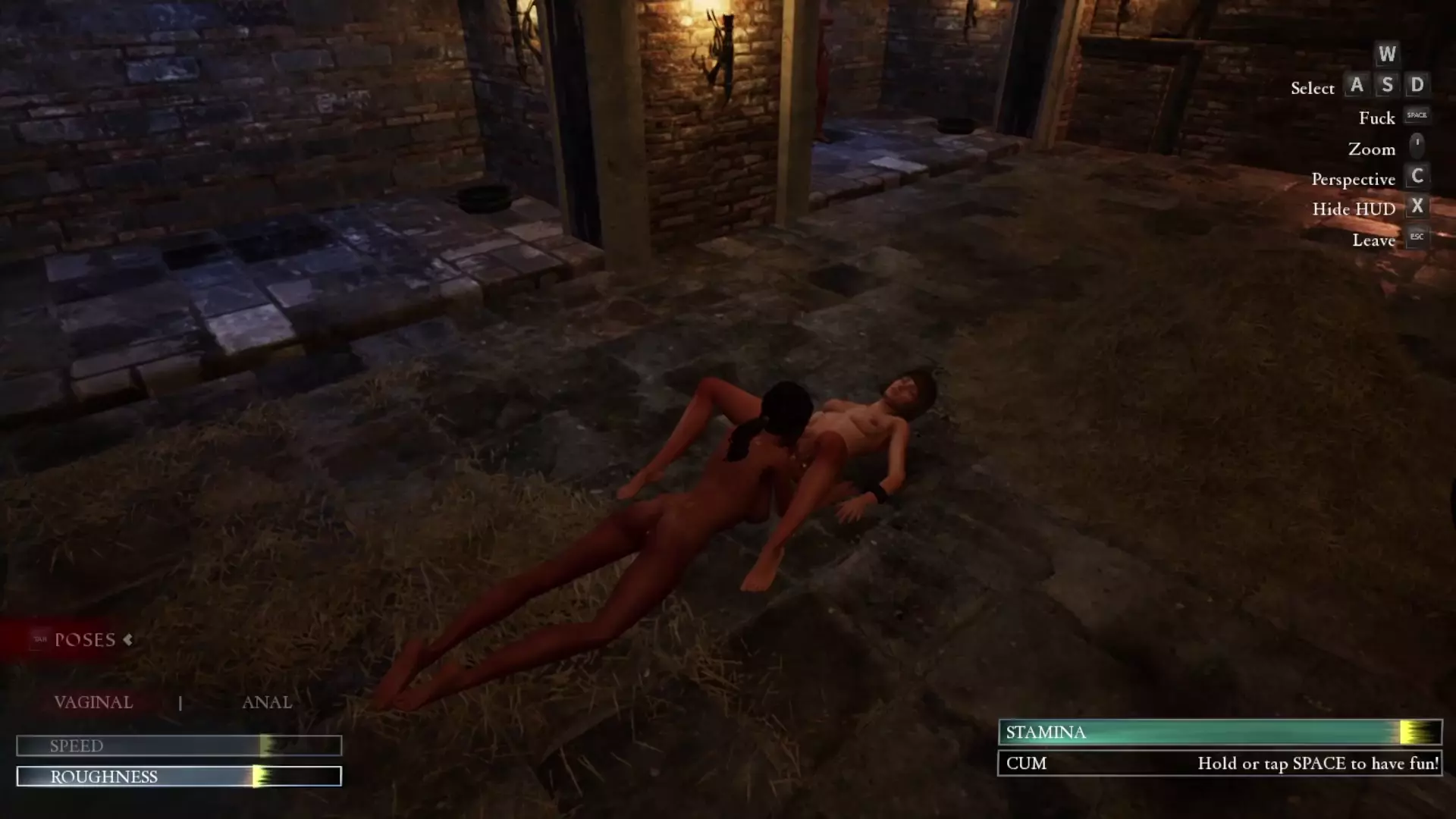The height and width of the screenshot is (819, 1456).
Task: Expand the Poses panel
Action: click(85, 640)
